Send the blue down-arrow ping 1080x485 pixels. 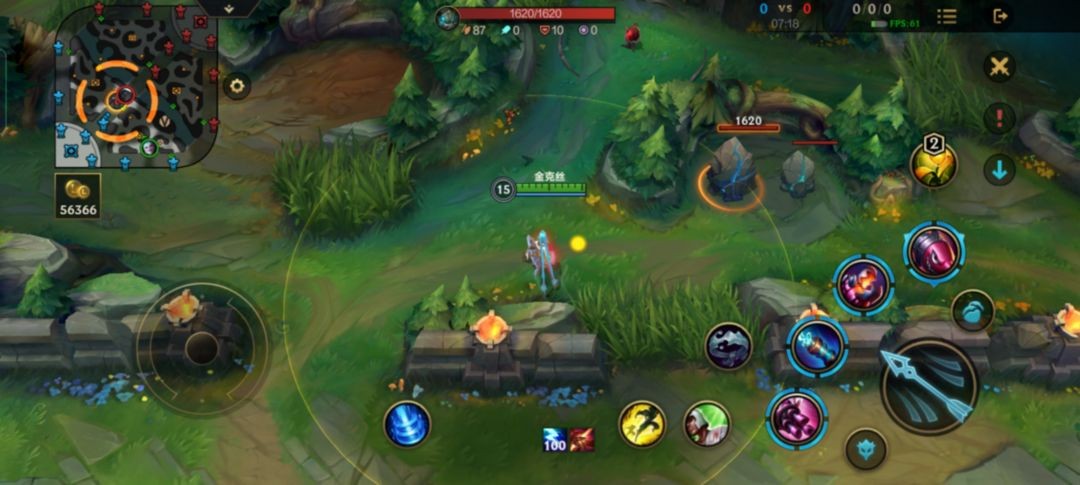pyautogui.click(x=998, y=169)
